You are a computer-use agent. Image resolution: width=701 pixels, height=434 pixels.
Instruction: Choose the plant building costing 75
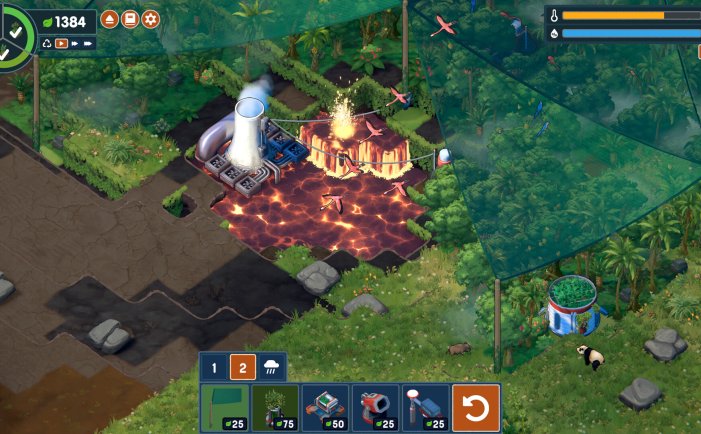pos(274,408)
